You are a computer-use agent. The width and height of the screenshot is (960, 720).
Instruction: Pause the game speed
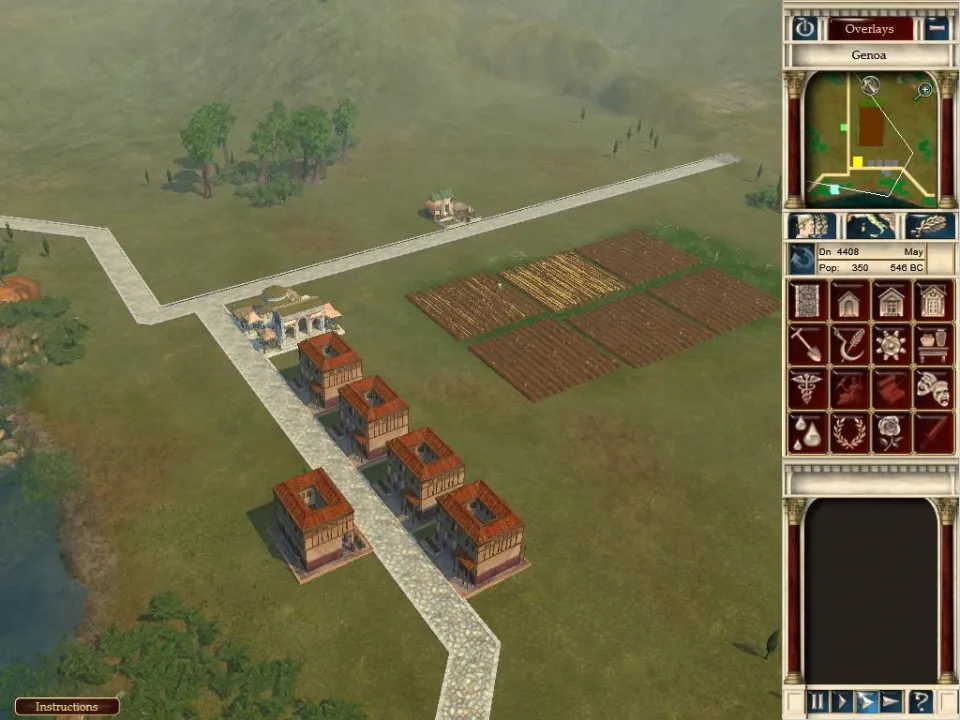(817, 702)
